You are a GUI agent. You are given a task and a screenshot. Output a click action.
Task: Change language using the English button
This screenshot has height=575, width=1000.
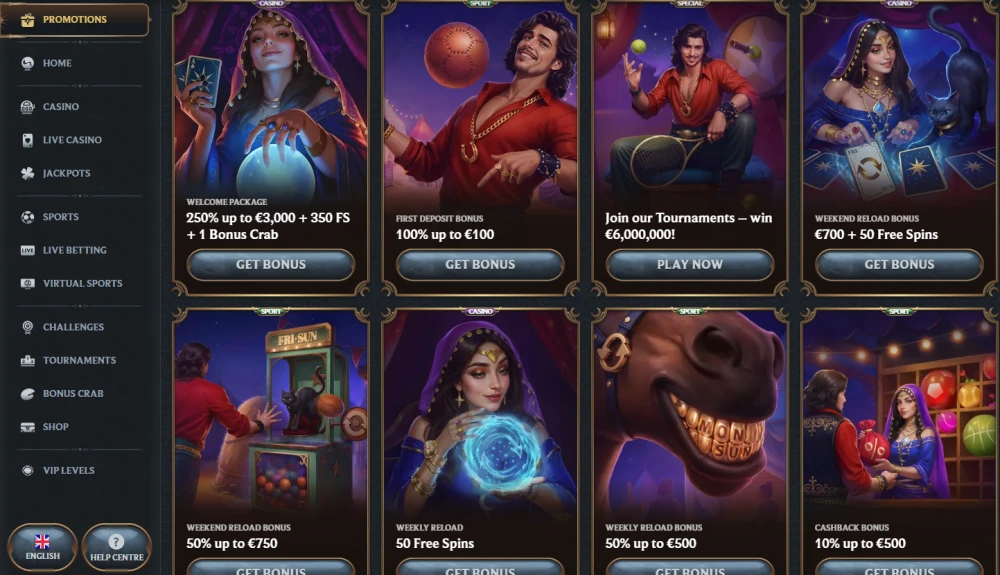[42, 547]
